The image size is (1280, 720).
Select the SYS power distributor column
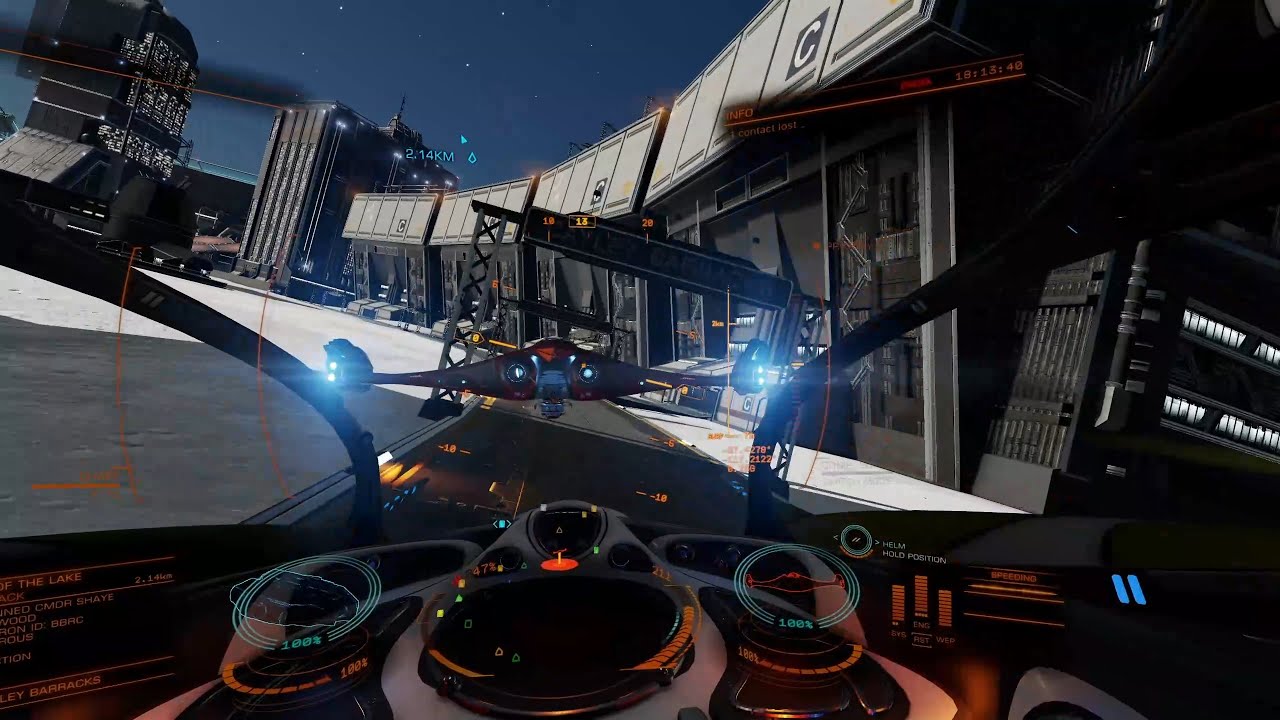point(898,604)
